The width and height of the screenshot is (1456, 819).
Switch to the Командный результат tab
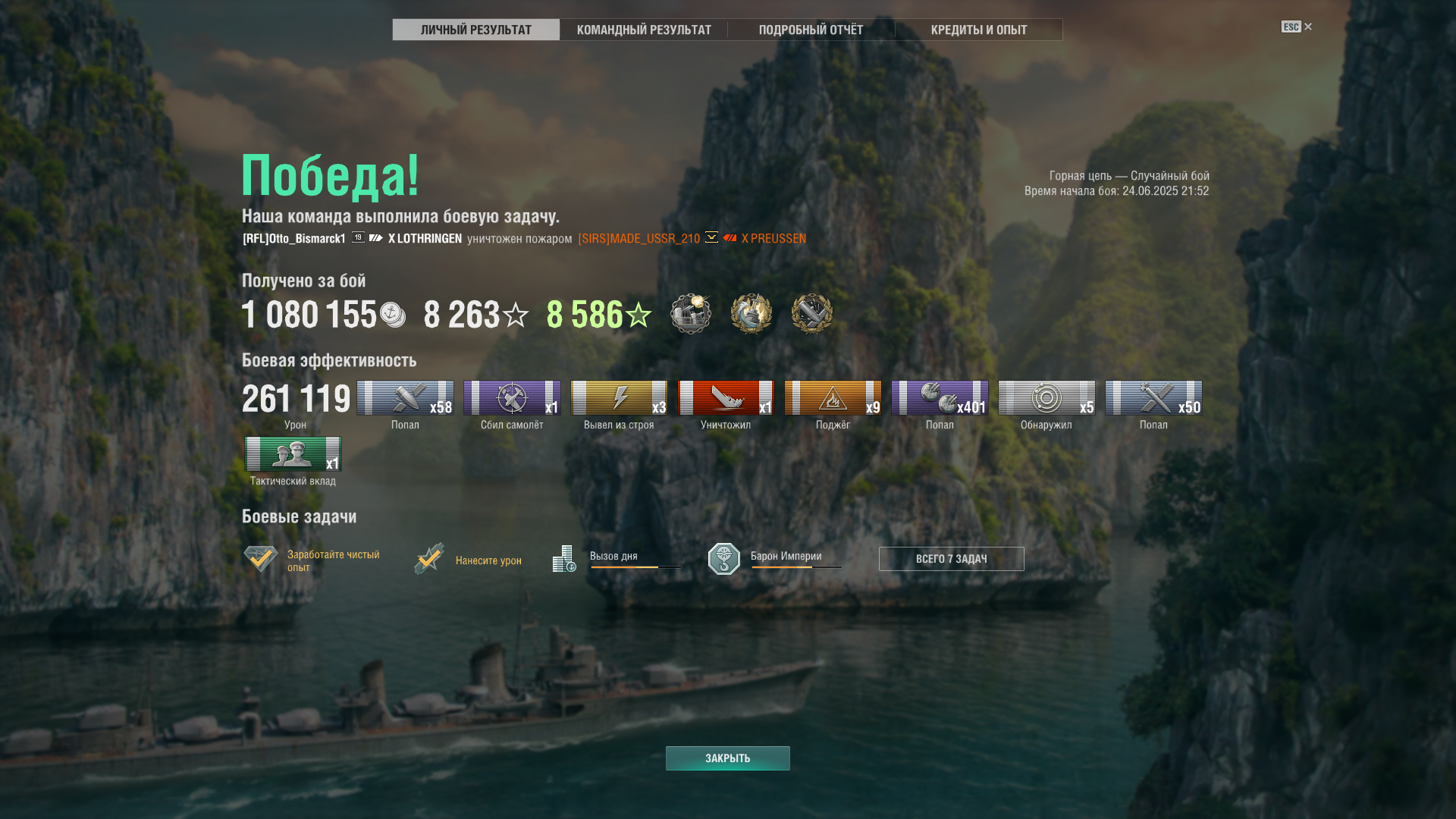(x=644, y=30)
